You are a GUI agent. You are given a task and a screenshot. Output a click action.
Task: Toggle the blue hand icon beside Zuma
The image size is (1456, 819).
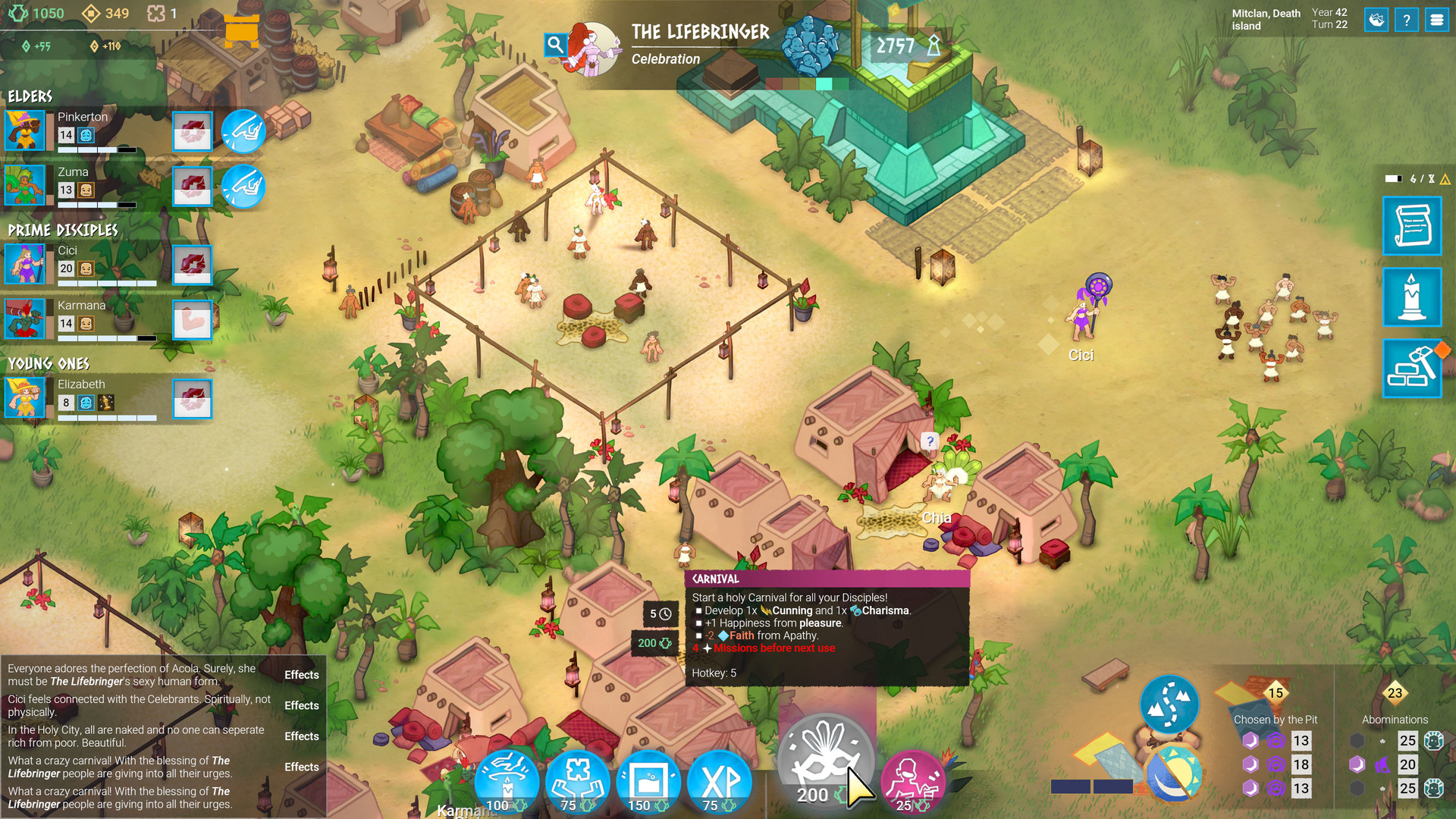tap(243, 187)
